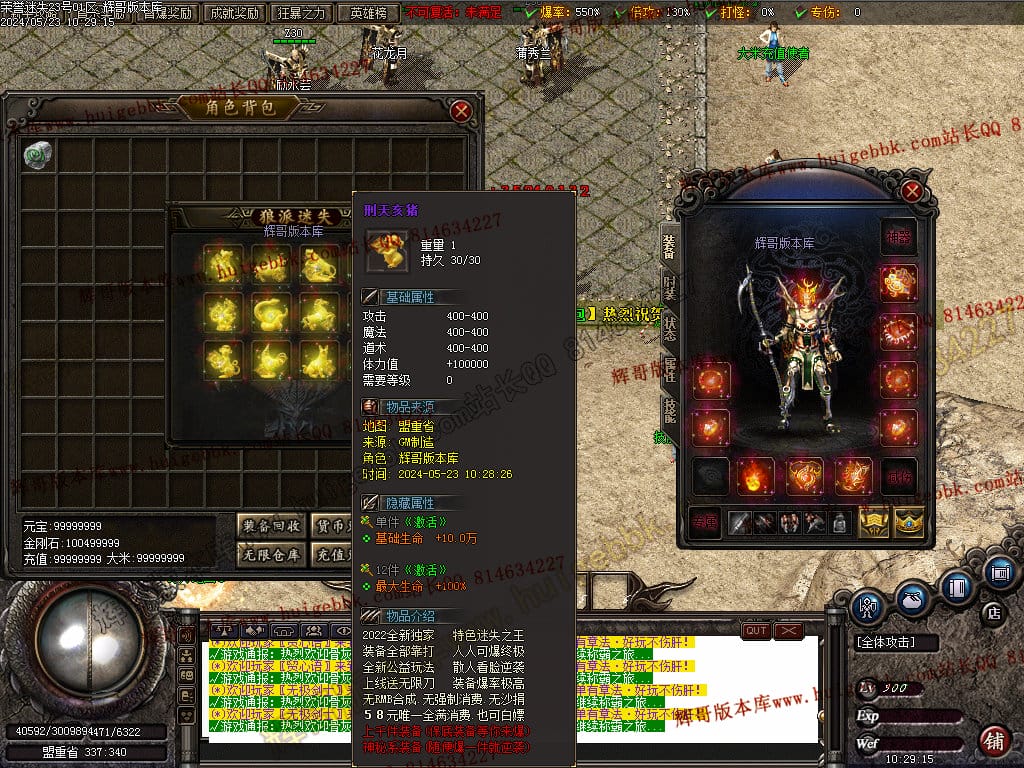The width and height of the screenshot is (1024, 768).
Task: Open the 铺 shop button
Action: [993, 741]
